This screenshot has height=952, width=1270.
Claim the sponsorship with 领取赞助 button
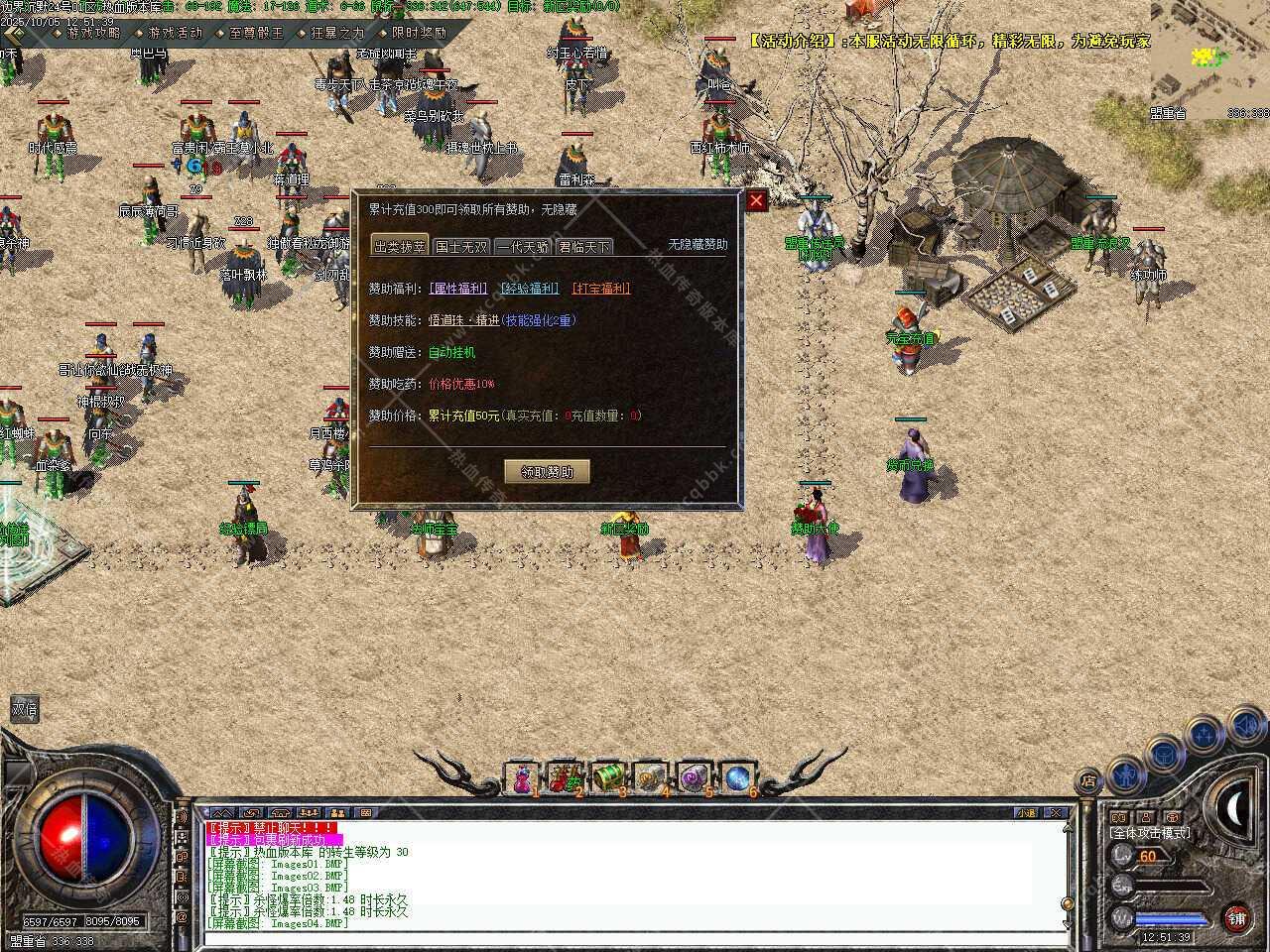[547, 471]
